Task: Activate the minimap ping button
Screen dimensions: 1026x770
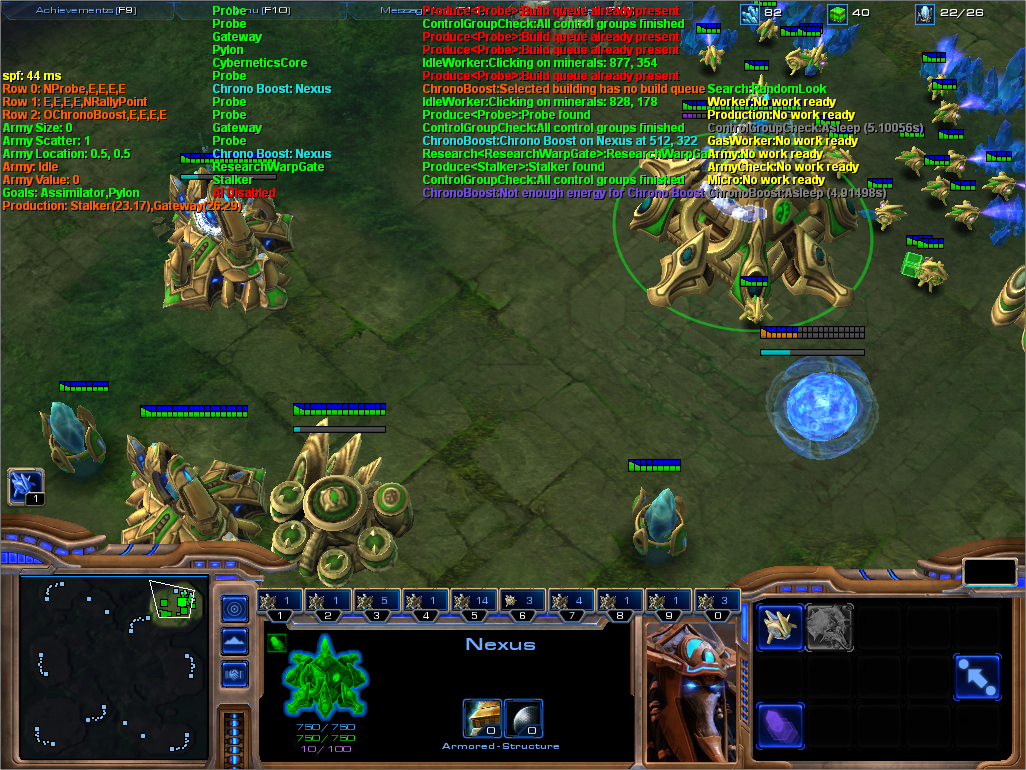Action: tap(234, 608)
